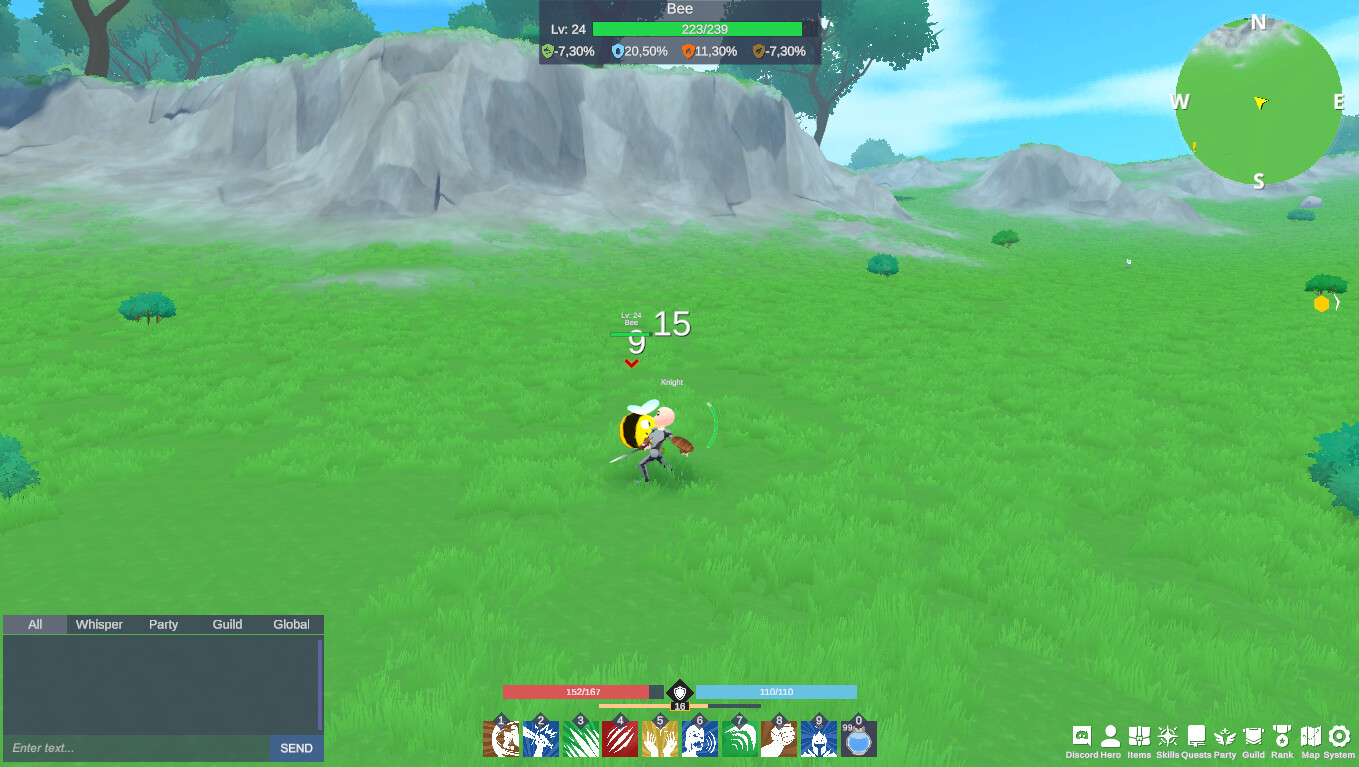Open the Items inventory
Screen dimensions: 1359x767
1138,737
